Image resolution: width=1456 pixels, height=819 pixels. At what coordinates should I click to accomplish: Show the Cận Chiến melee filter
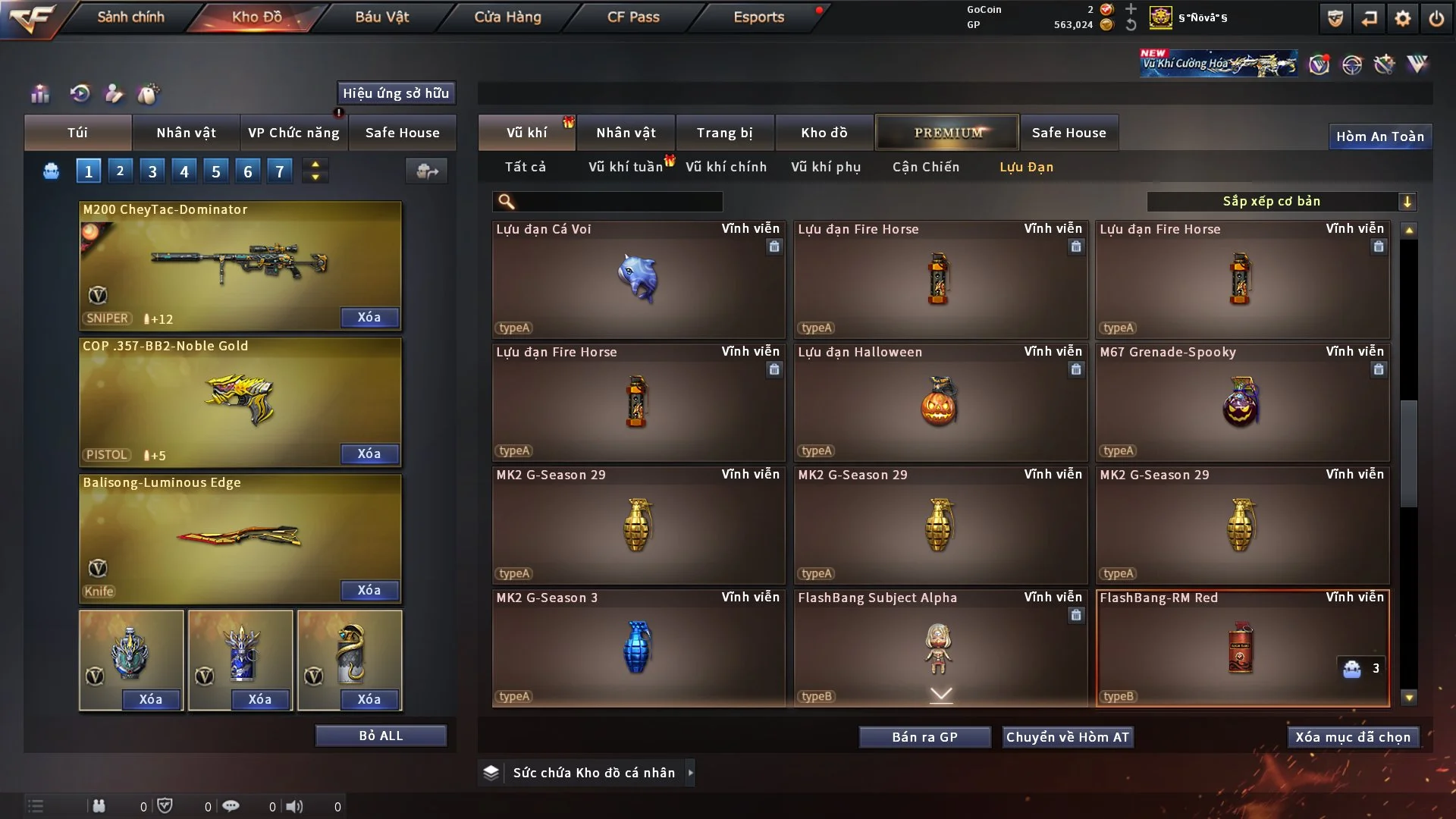tap(925, 167)
